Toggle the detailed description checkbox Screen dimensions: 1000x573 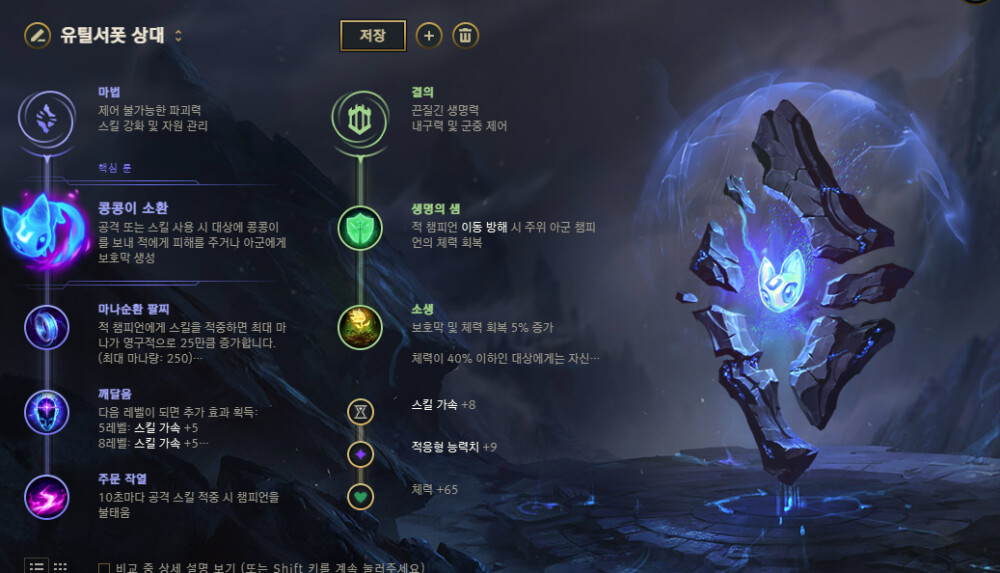[104, 568]
